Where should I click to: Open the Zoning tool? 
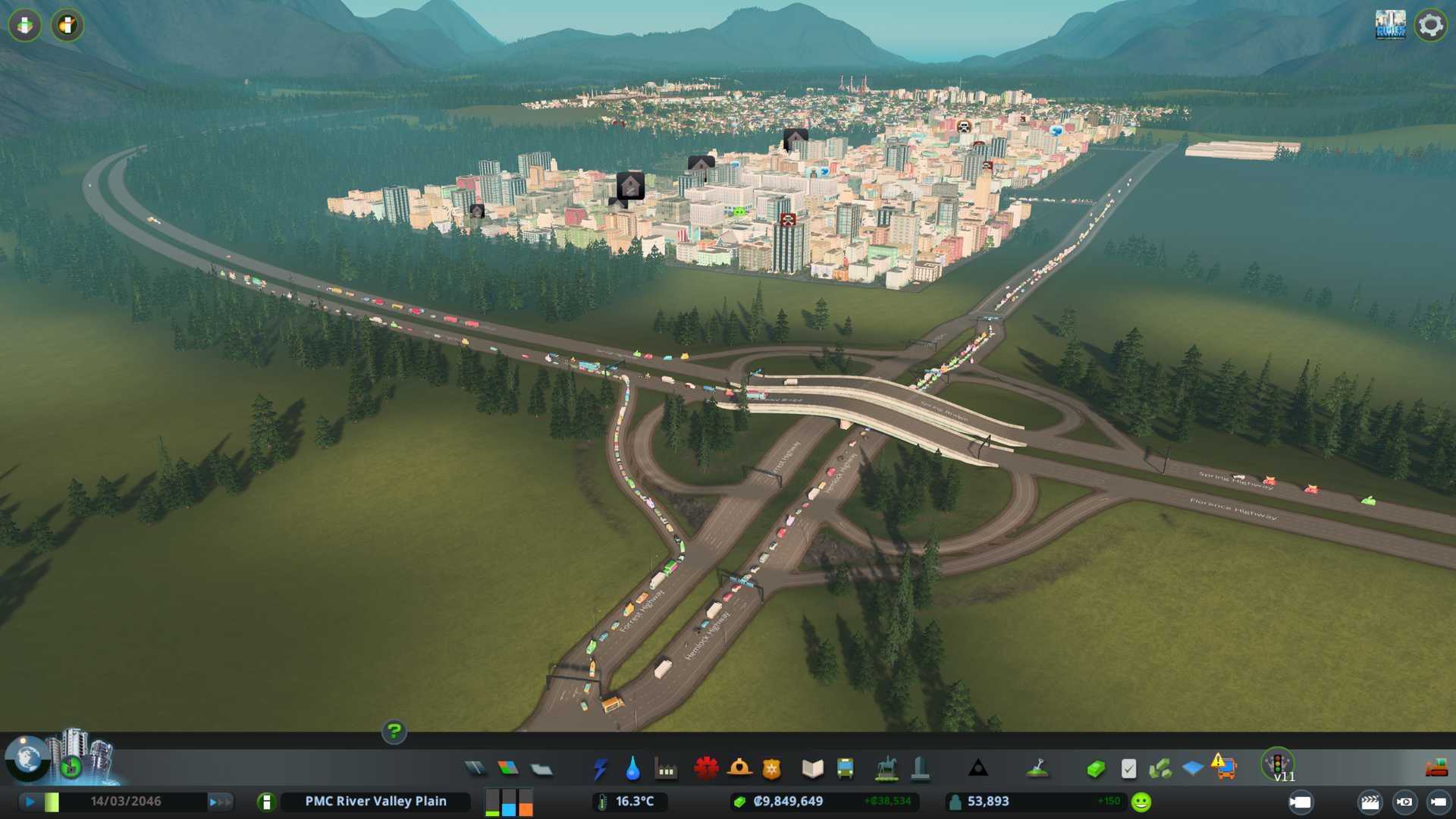click(508, 769)
